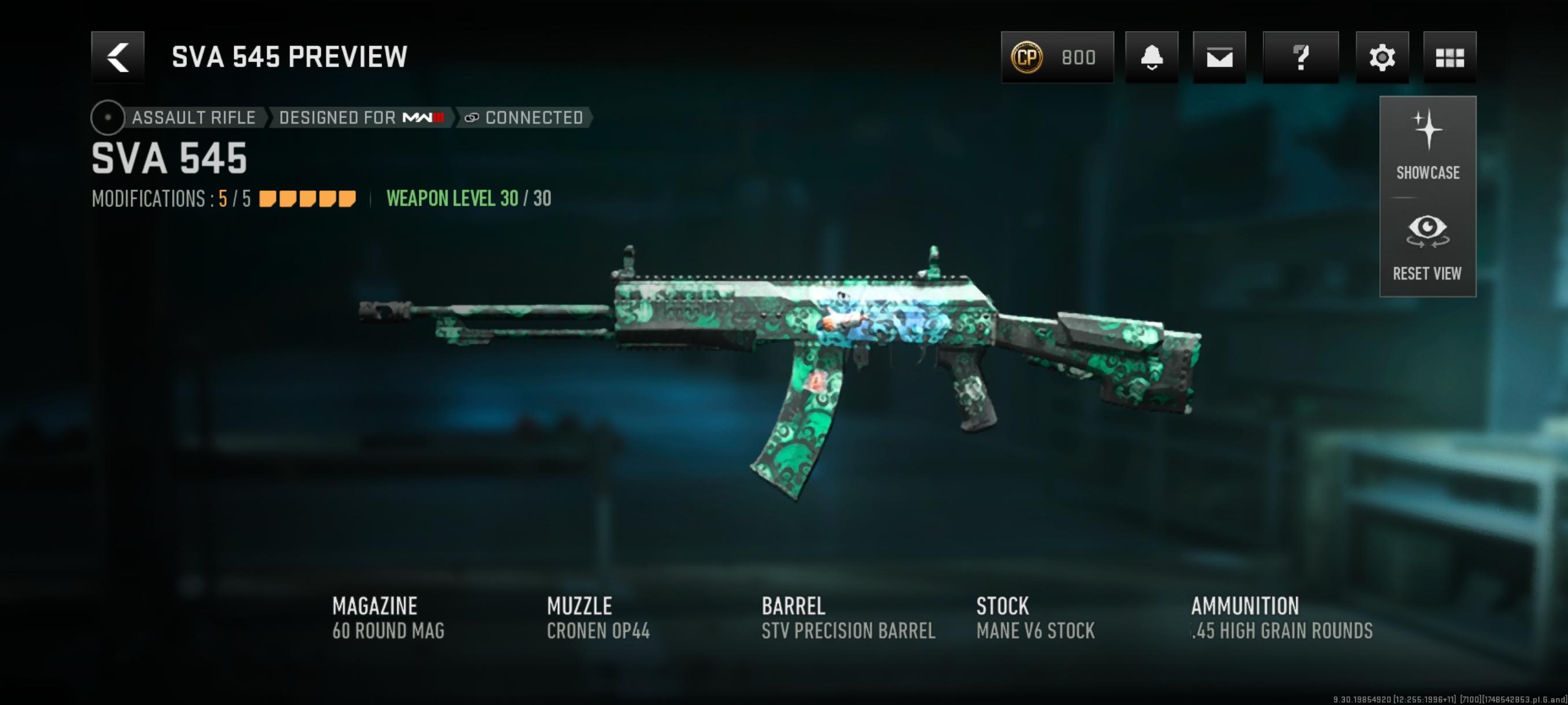Select the Magazine 60 Round Mag attachment
The width and height of the screenshot is (1568, 705).
click(389, 618)
